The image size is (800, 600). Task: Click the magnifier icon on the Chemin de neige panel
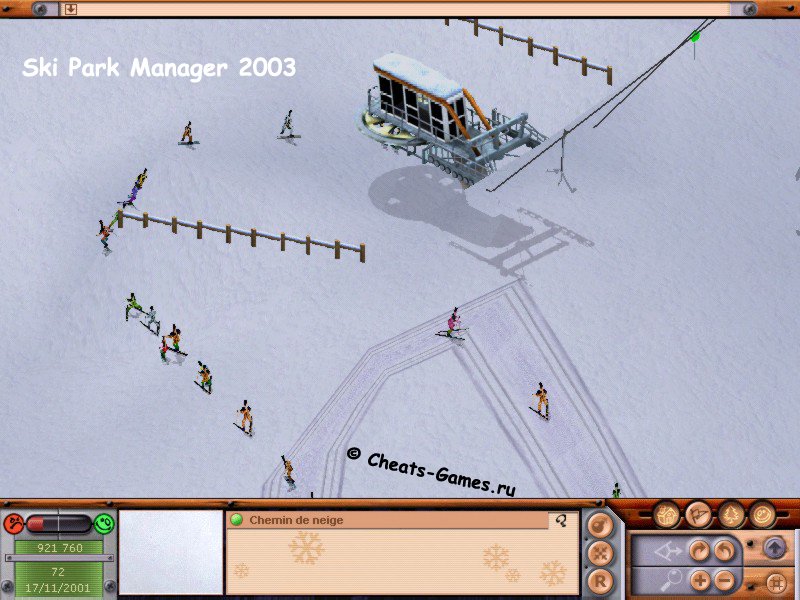pos(561,520)
